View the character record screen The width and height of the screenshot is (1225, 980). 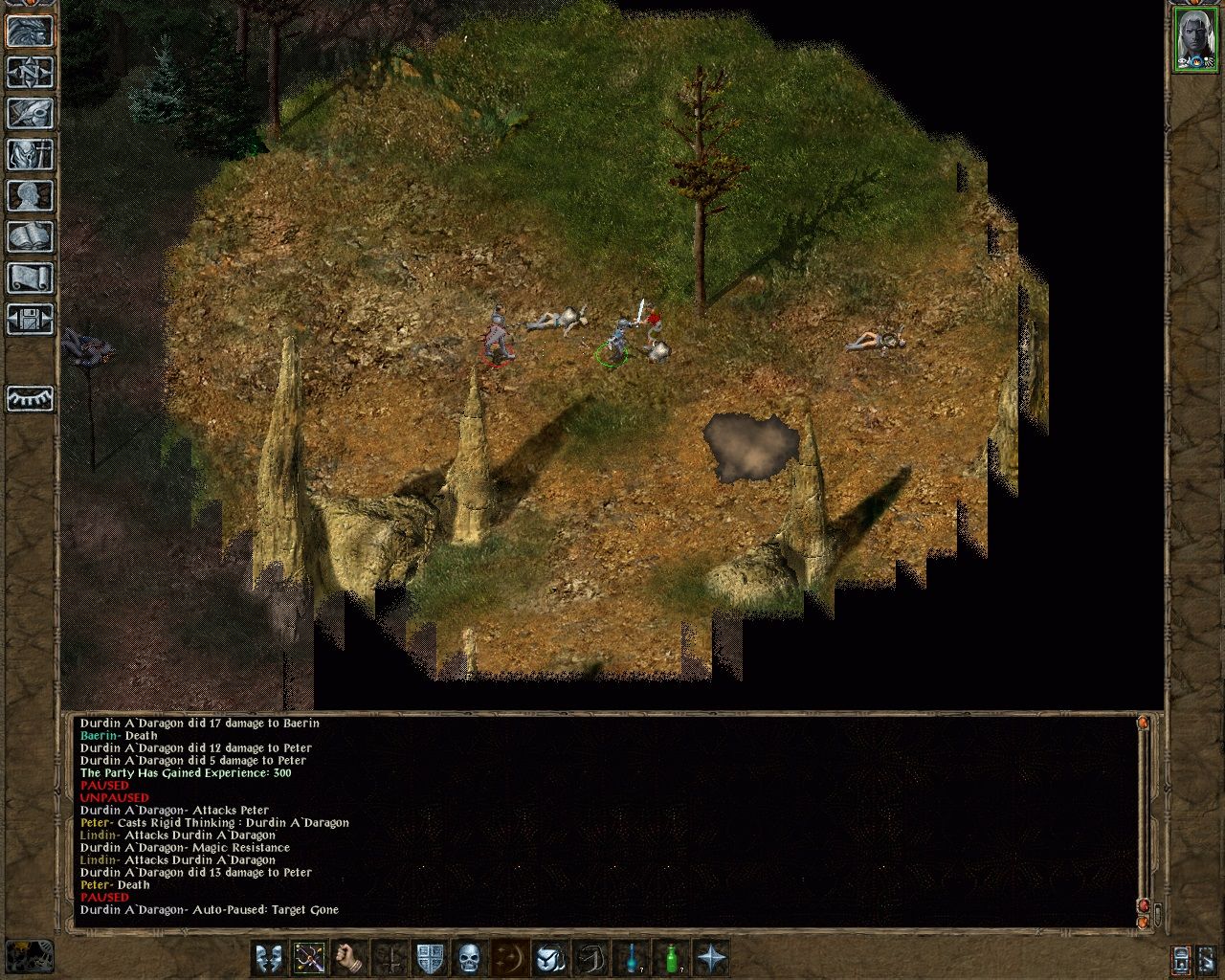[30, 195]
